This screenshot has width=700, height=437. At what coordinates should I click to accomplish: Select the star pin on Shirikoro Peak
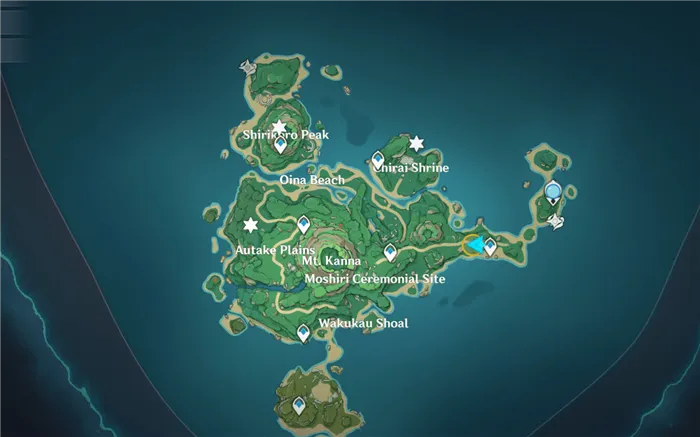coord(279,128)
